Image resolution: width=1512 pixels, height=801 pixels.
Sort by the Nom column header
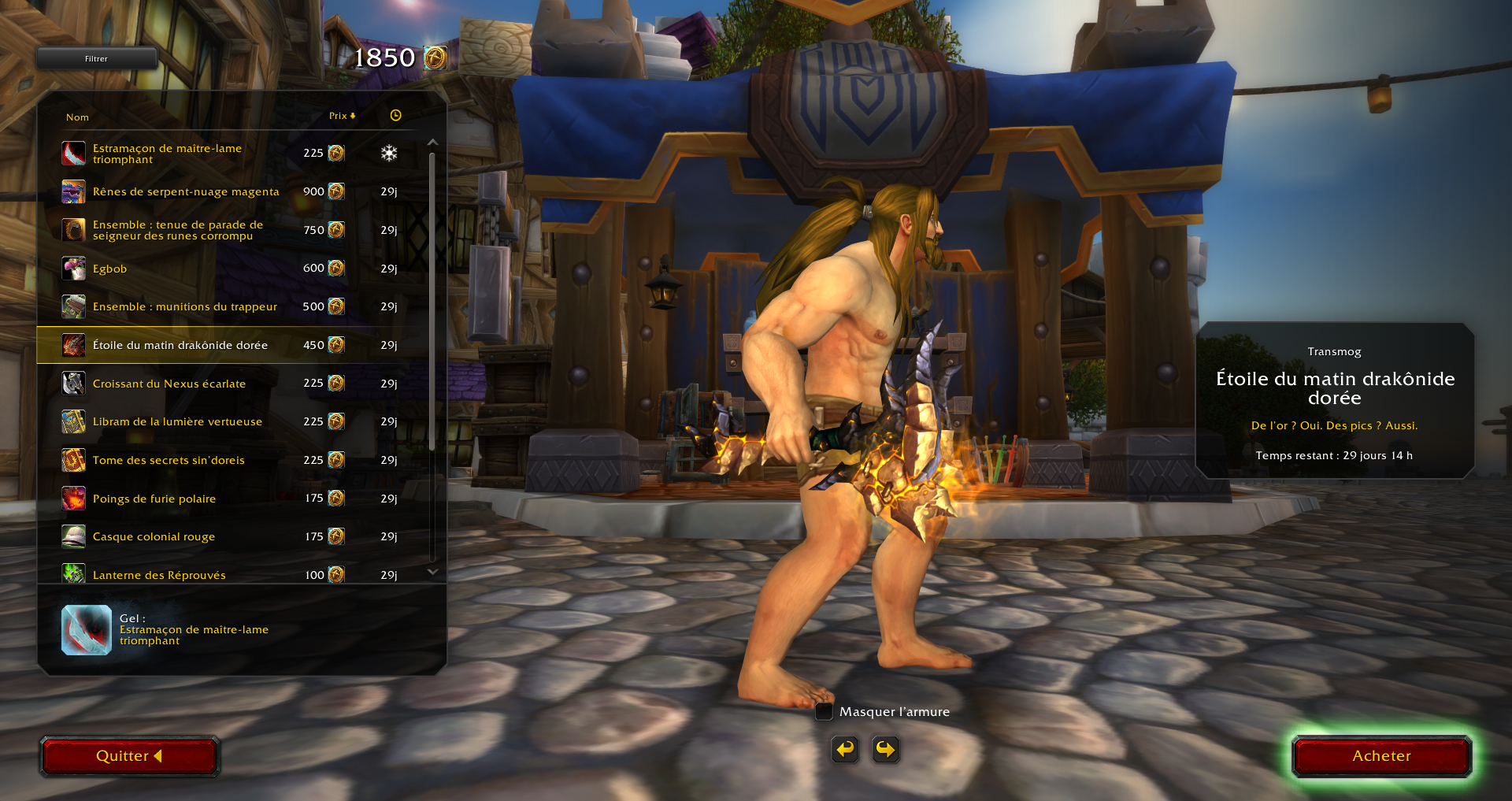(77, 117)
